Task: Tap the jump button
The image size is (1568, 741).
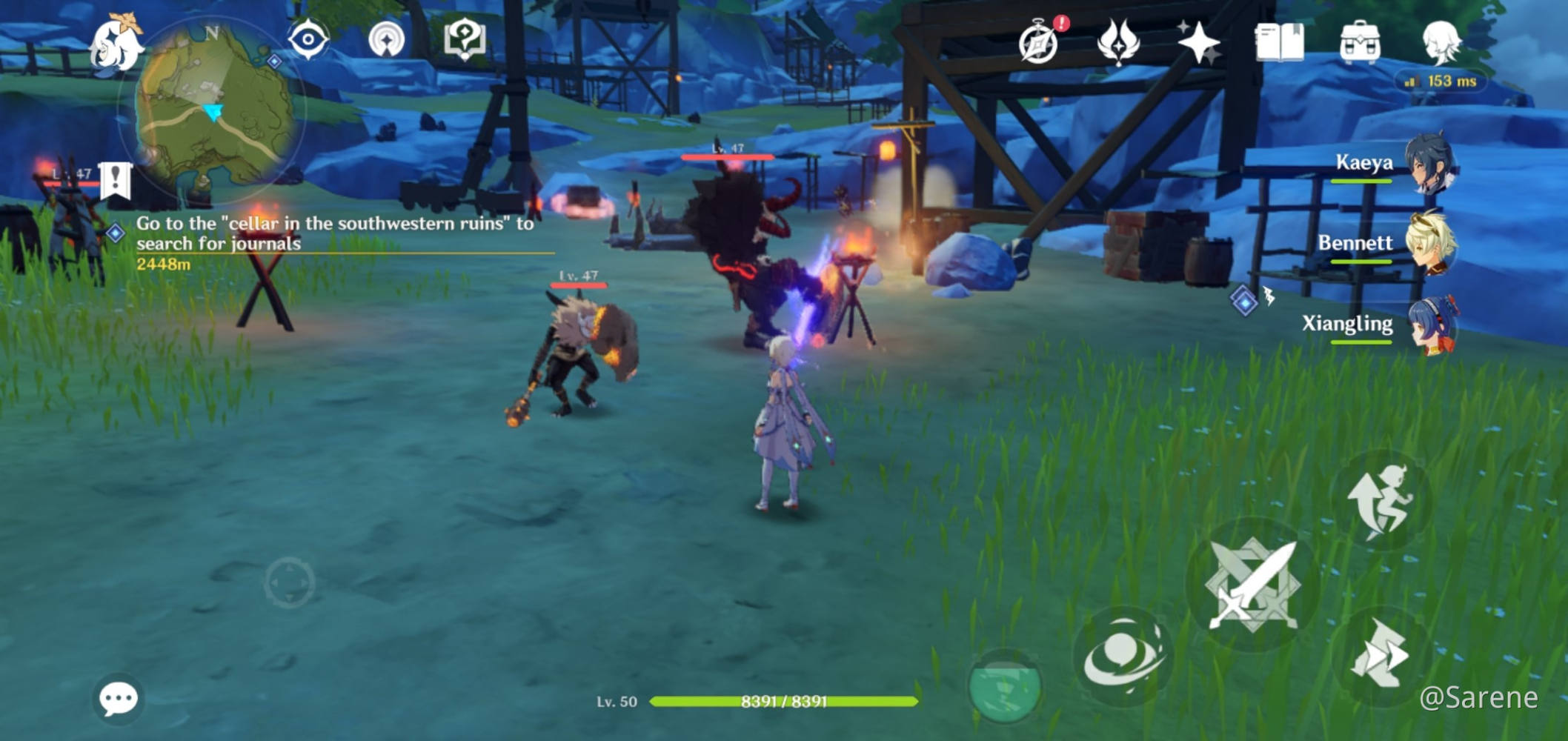Action: tap(1380, 501)
